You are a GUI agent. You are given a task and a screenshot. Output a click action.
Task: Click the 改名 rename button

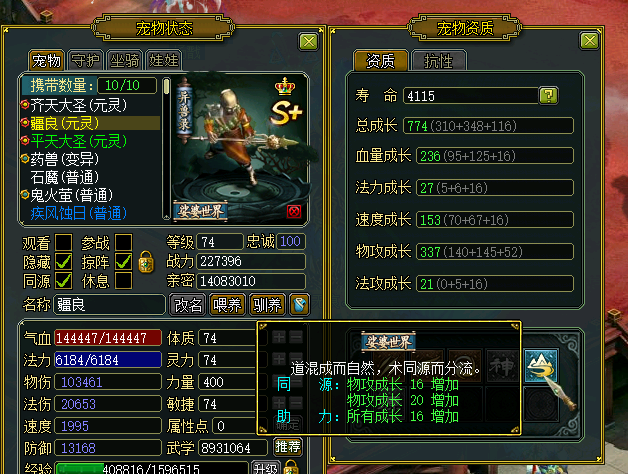click(188, 304)
